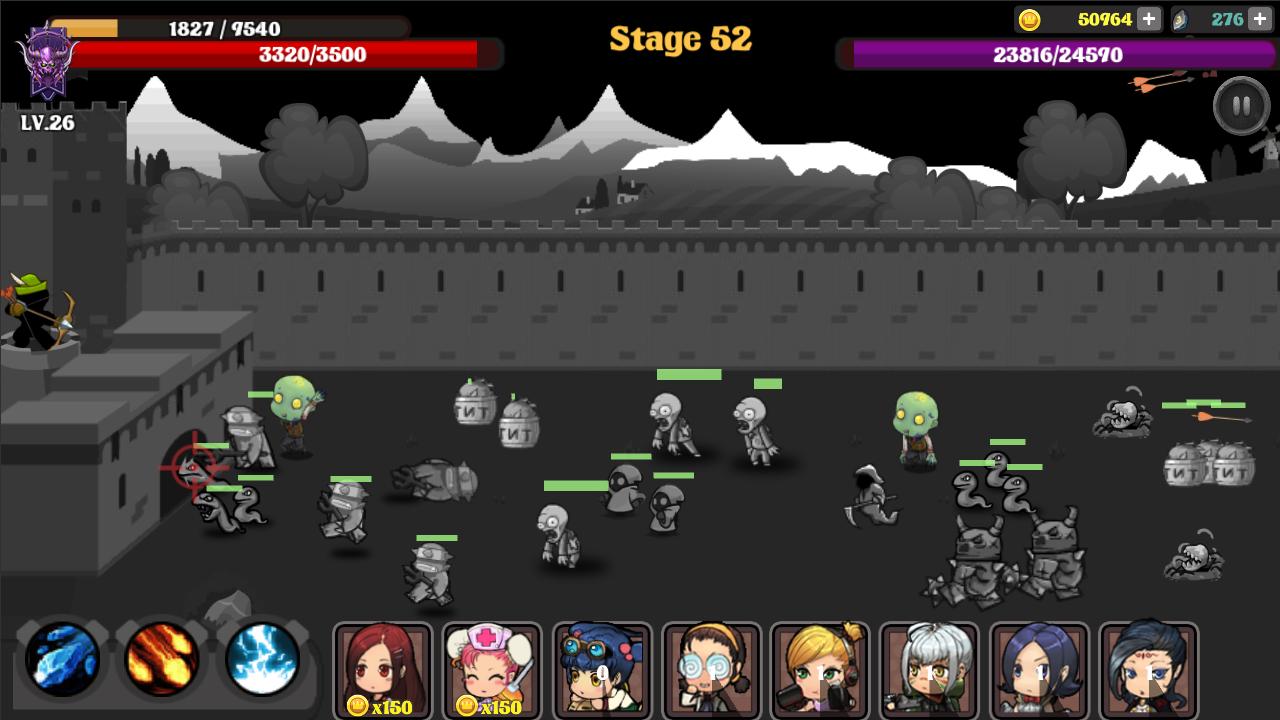The width and height of the screenshot is (1280, 720).
Task: Click the gold coin currency icon
Action: point(1028,18)
